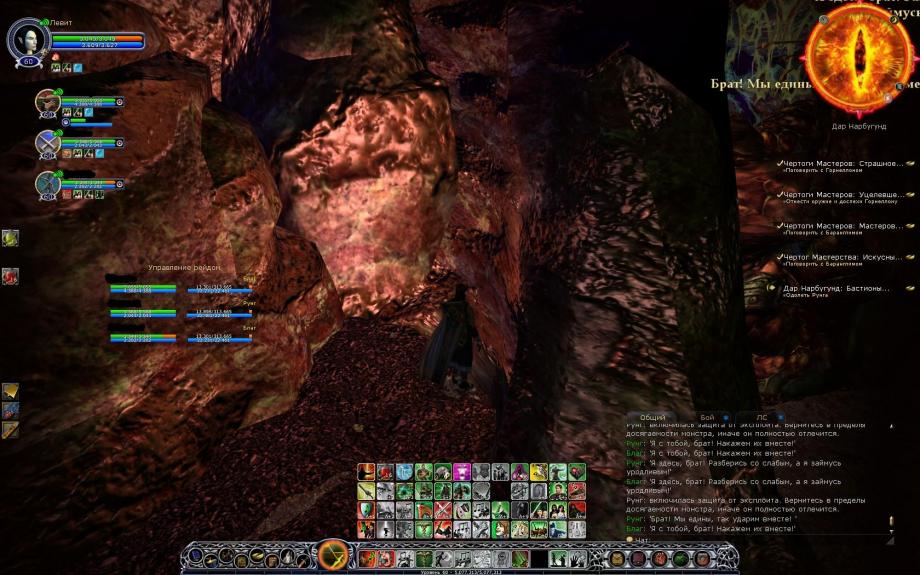The height and width of the screenshot is (575, 920).
Task: Activate the bright magenta skill icon
Action: [x=462, y=472]
